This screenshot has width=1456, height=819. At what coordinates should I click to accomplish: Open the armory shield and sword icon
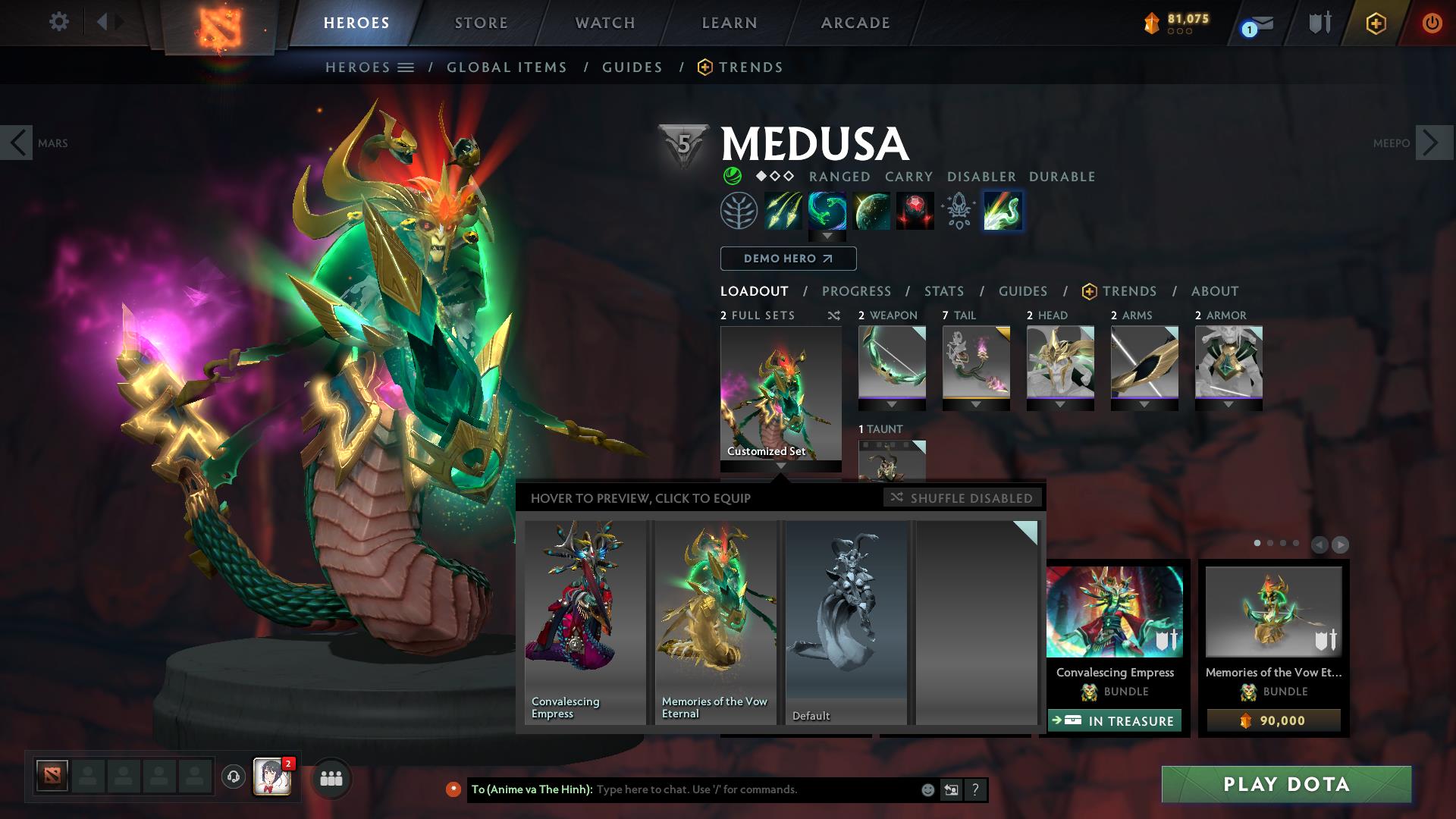(1319, 22)
